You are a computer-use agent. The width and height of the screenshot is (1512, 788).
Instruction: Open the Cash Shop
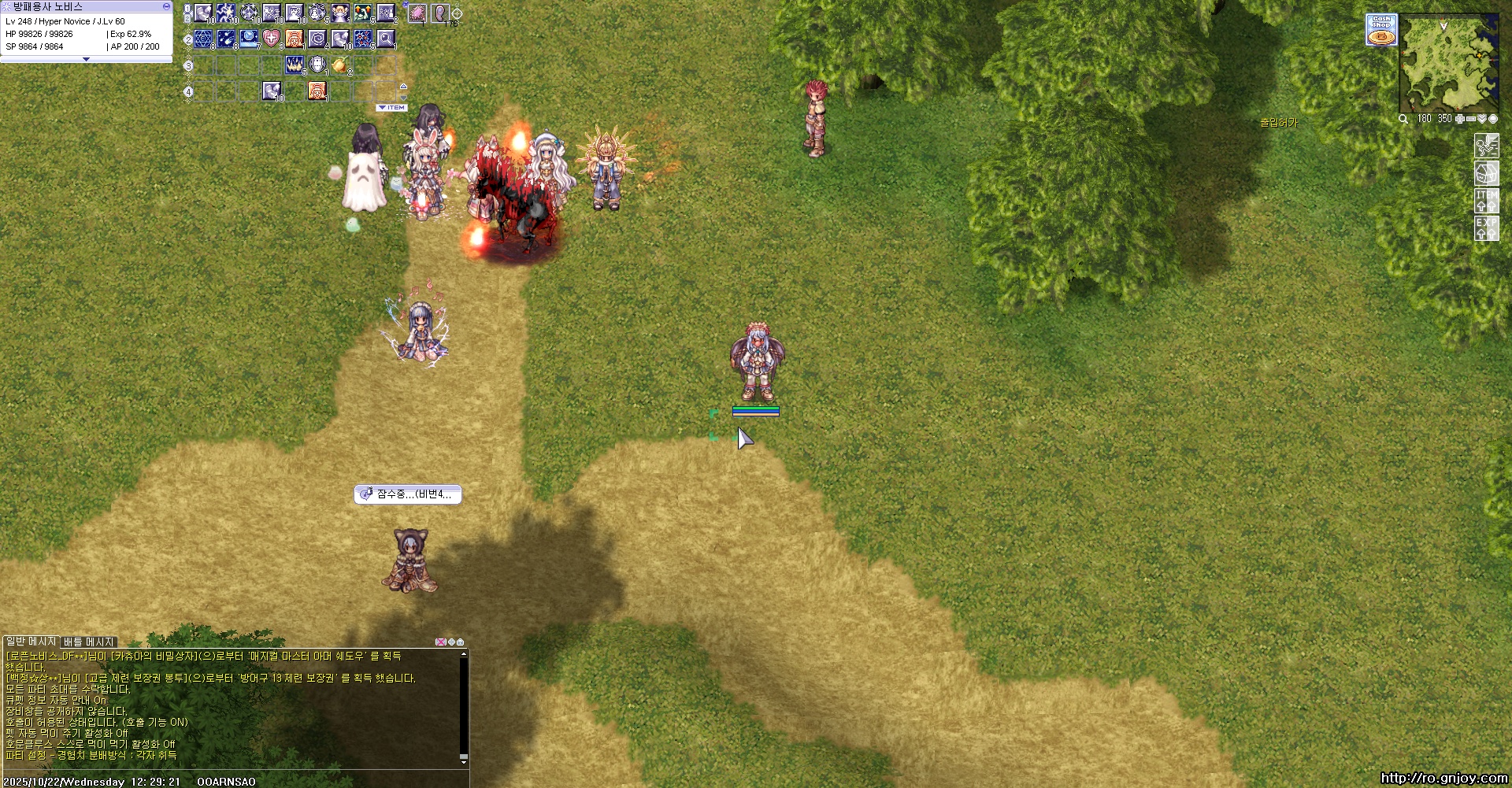point(1381,29)
